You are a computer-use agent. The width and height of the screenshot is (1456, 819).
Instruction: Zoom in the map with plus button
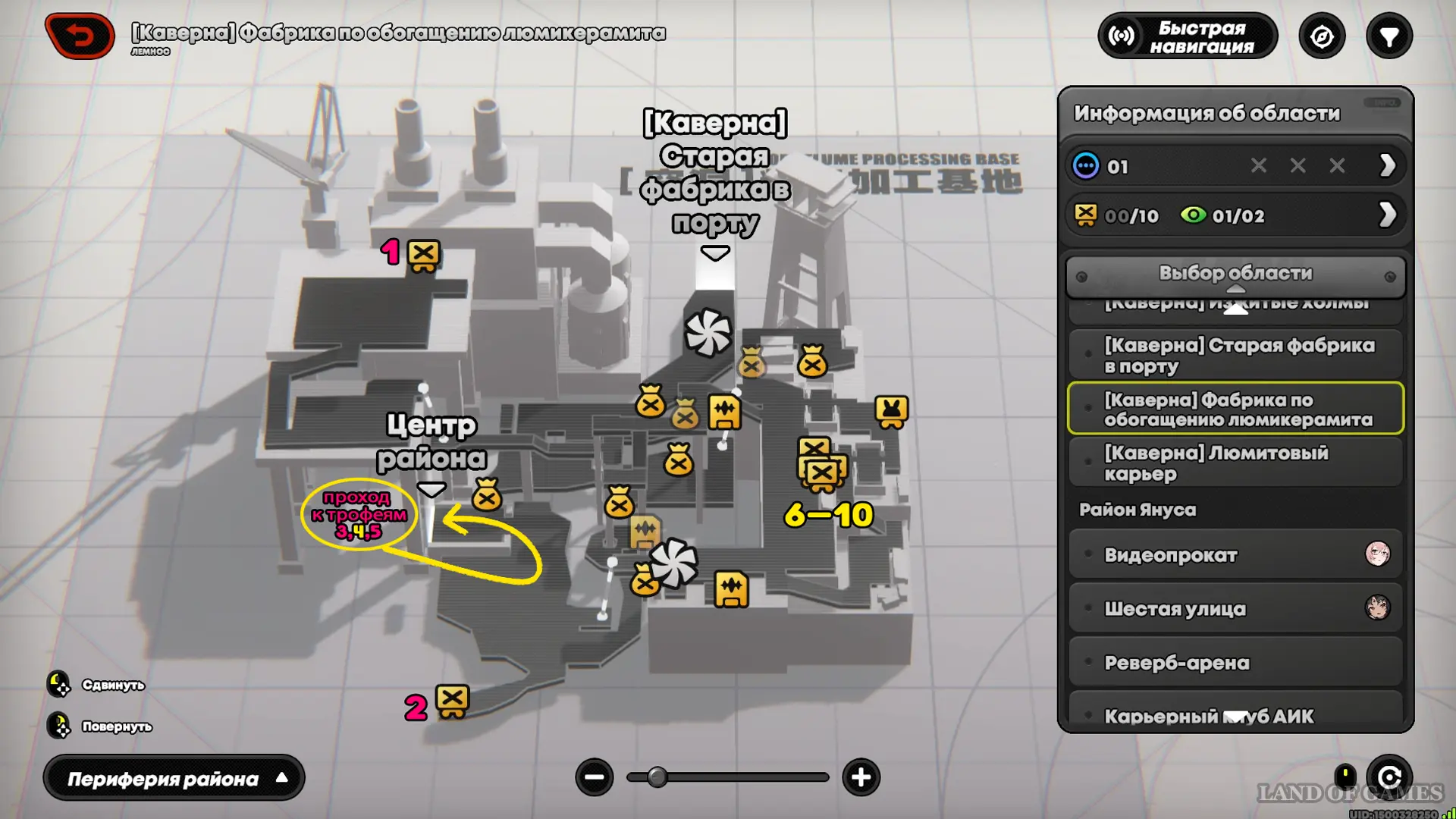pyautogui.click(x=861, y=777)
